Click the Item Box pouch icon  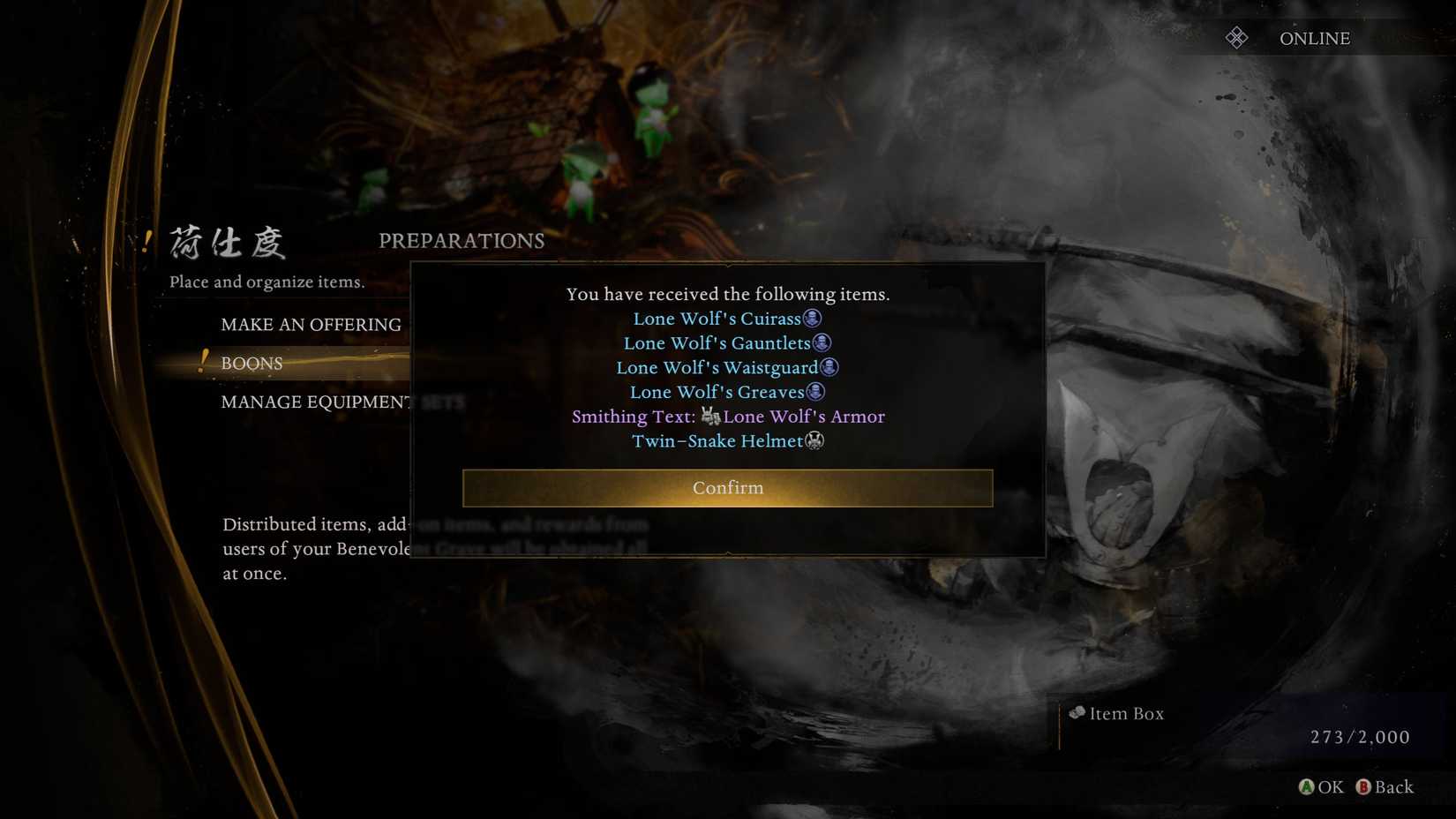[1076, 712]
